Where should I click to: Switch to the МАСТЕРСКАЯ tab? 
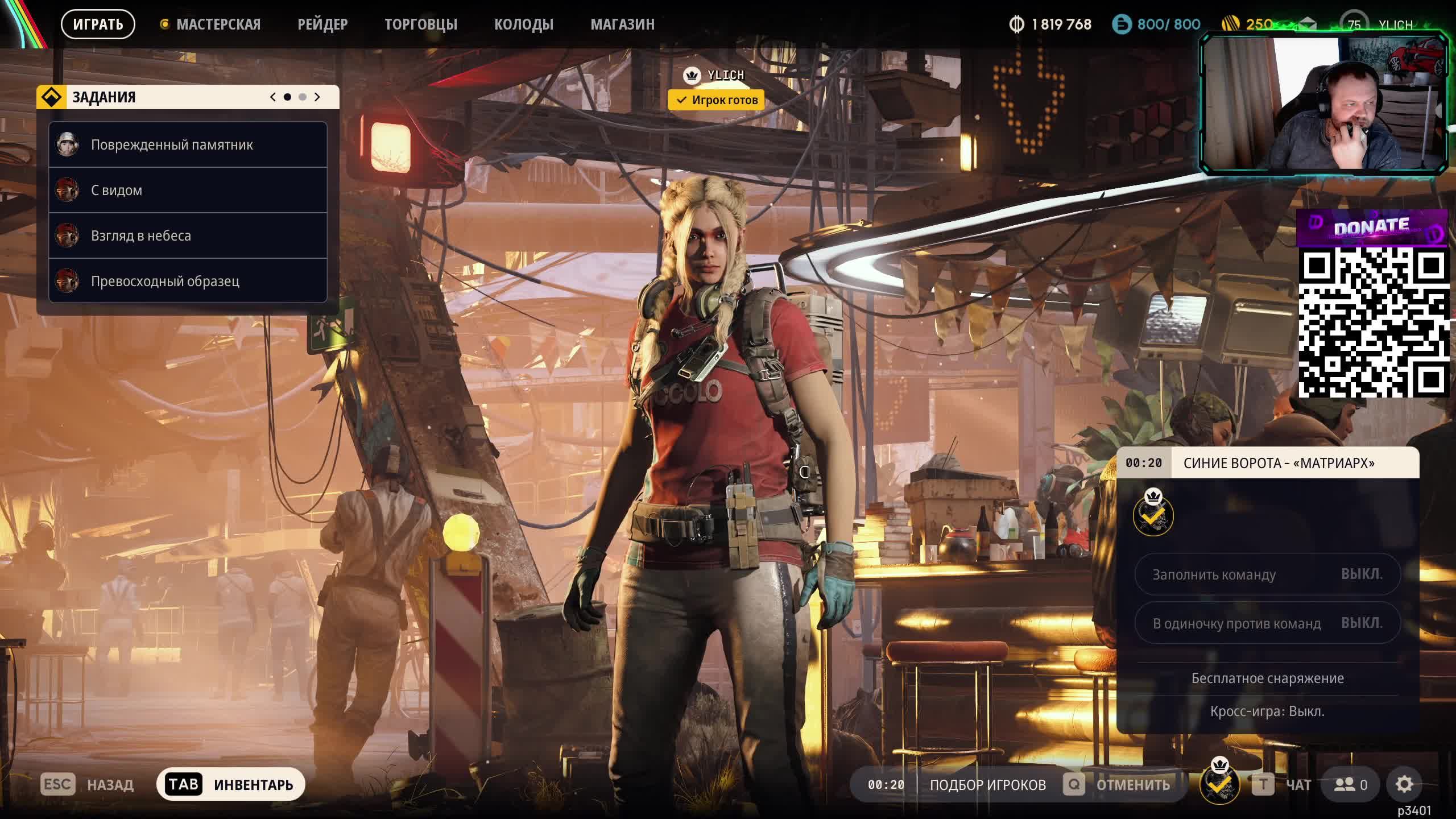(x=218, y=24)
